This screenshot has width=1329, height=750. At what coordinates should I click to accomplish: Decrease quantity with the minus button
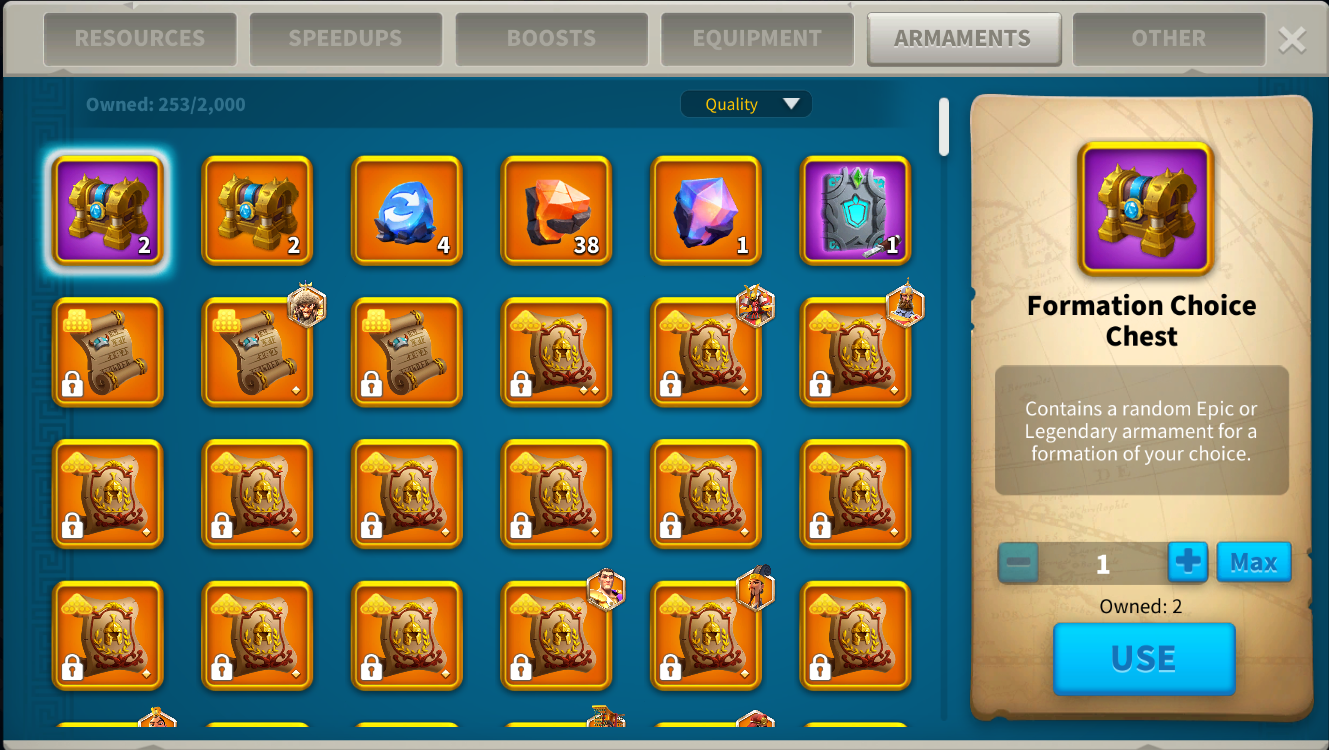tap(1018, 562)
